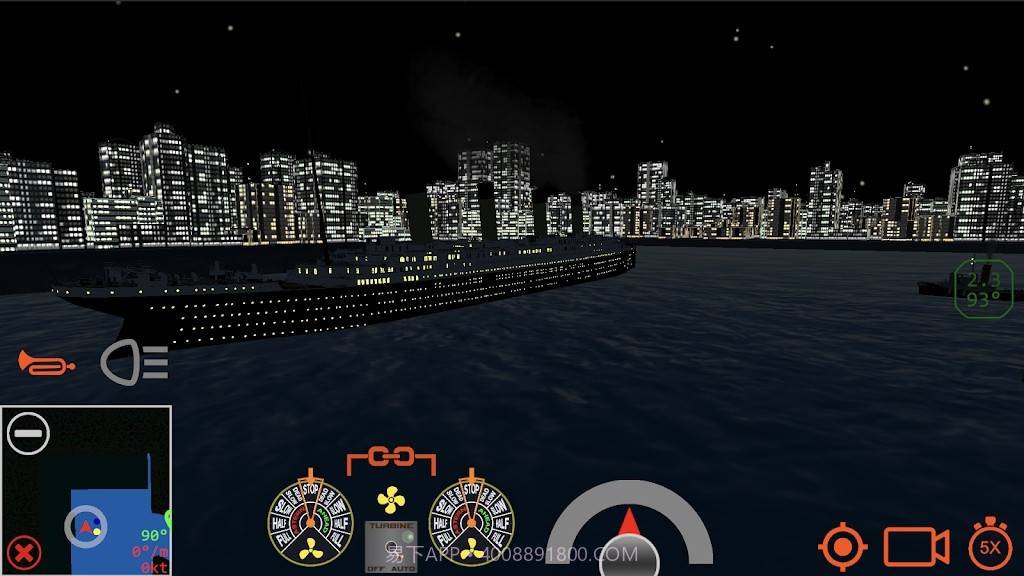
Task: Zoom out the minimap with the minus button
Action: point(28,434)
